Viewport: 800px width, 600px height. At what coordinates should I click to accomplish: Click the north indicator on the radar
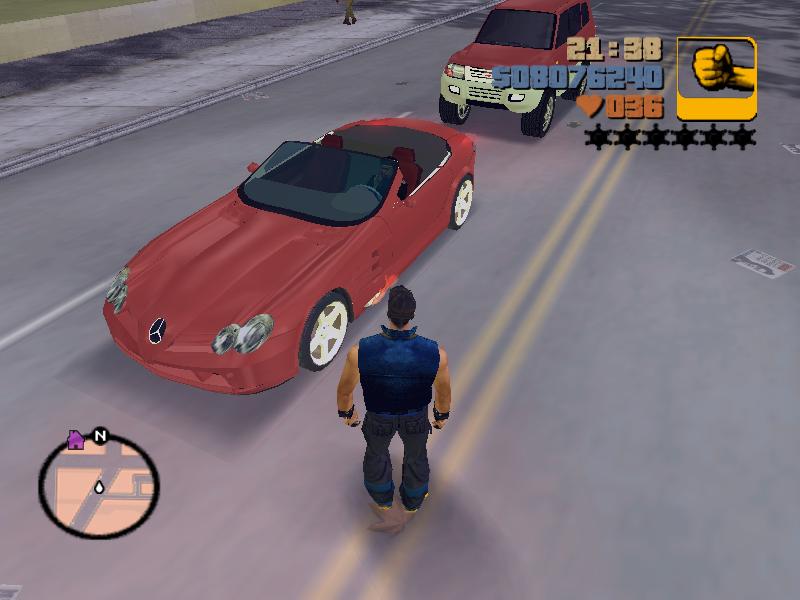100,436
